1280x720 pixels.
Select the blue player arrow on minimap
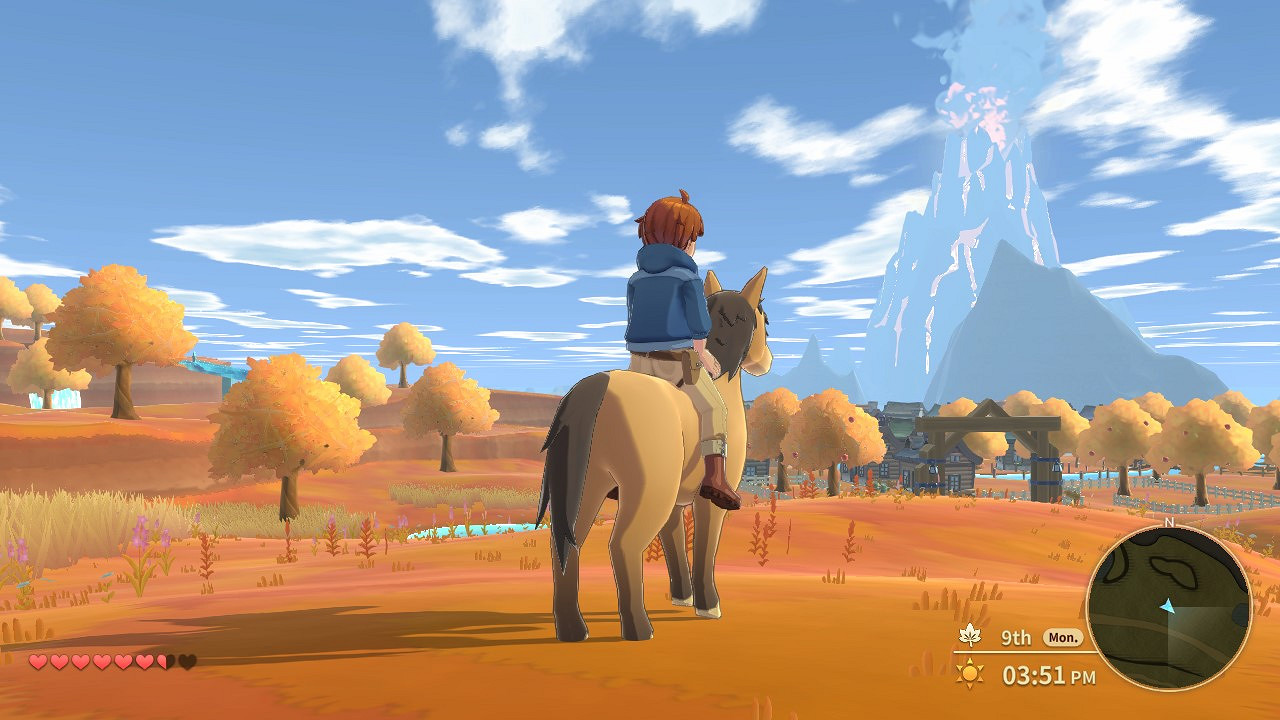click(1167, 606)
